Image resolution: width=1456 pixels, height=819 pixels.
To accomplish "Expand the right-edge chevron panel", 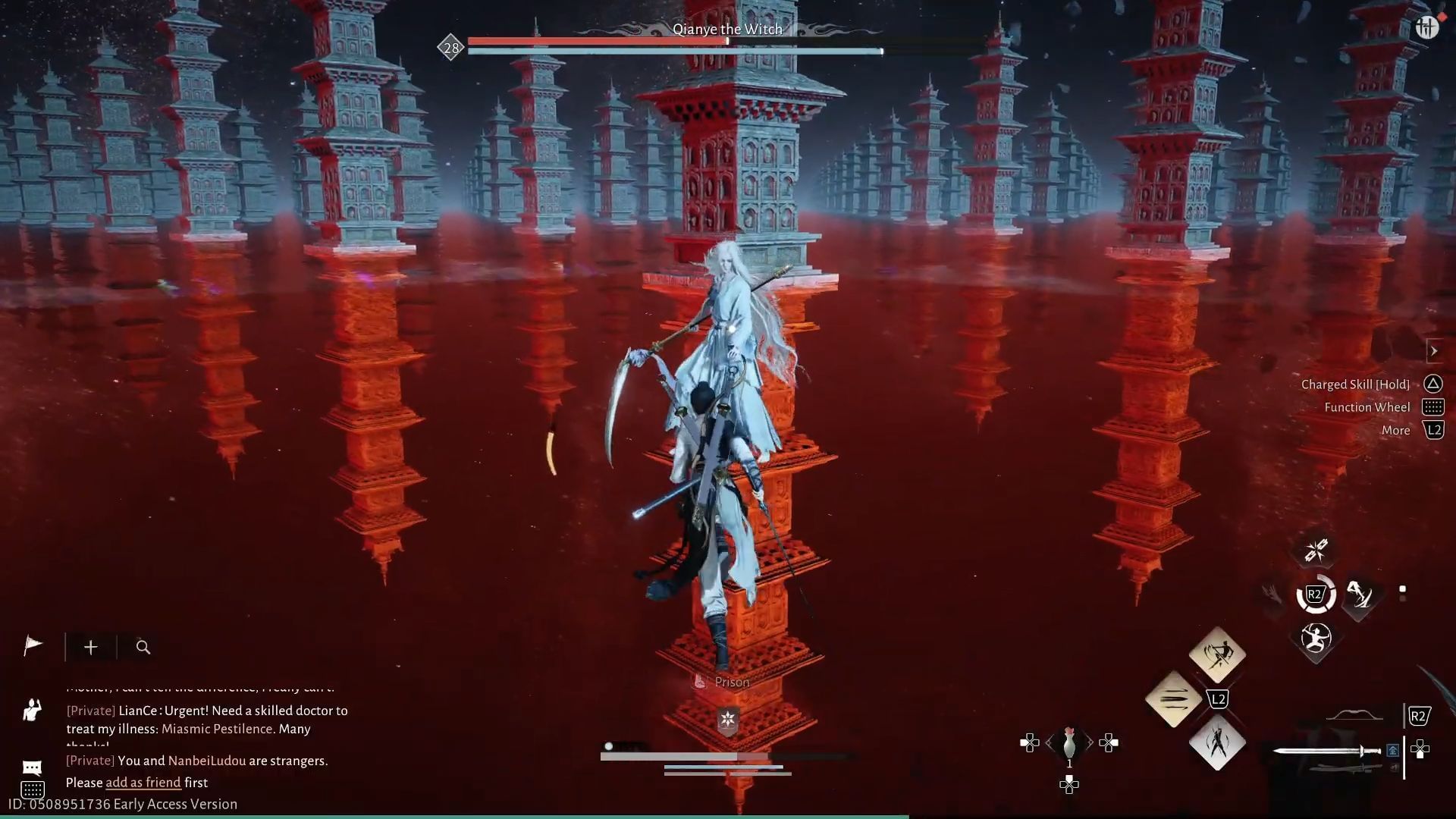I will (1436, 351).
